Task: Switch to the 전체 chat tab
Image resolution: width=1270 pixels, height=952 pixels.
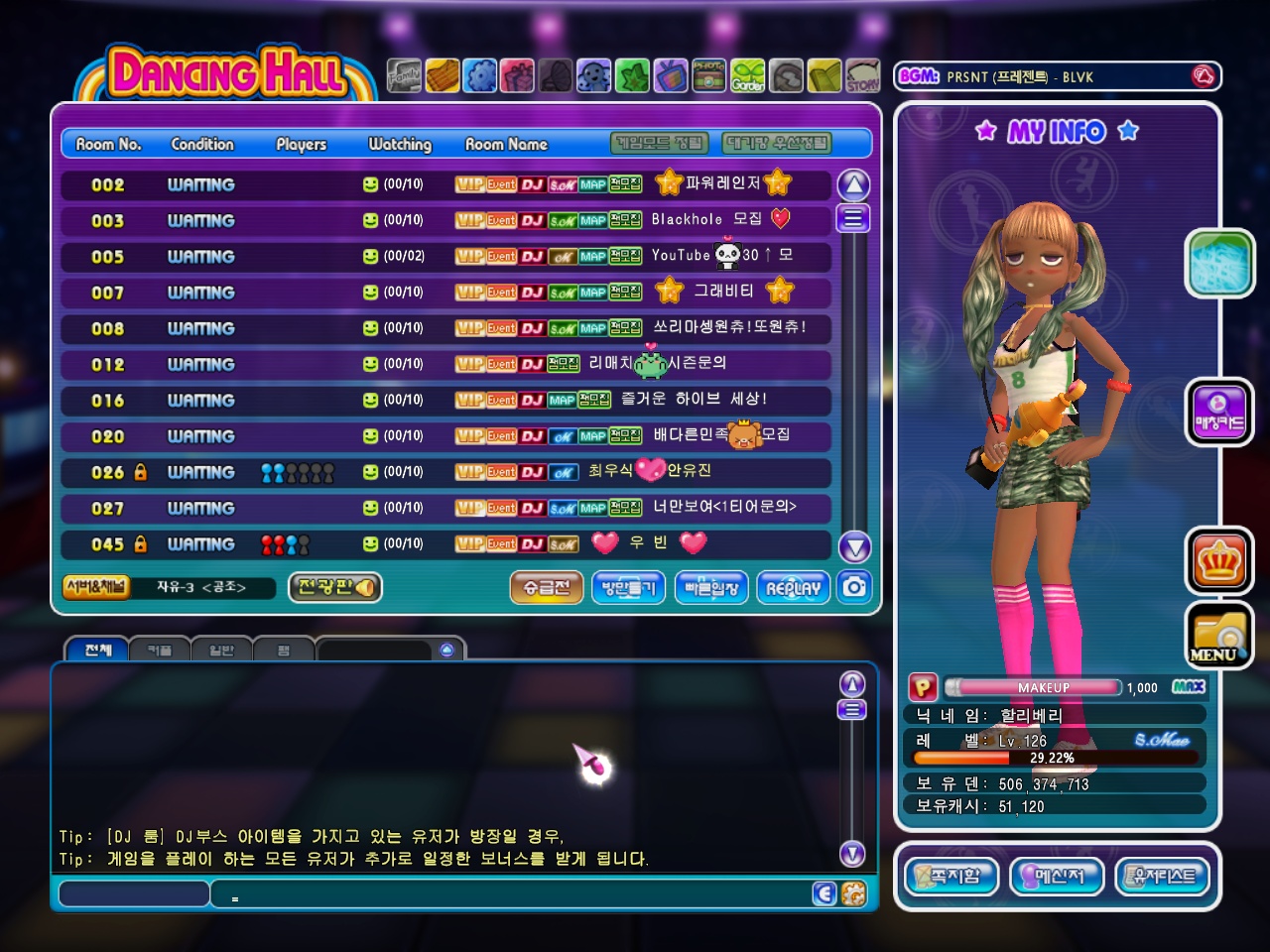Action: (97, 650)
